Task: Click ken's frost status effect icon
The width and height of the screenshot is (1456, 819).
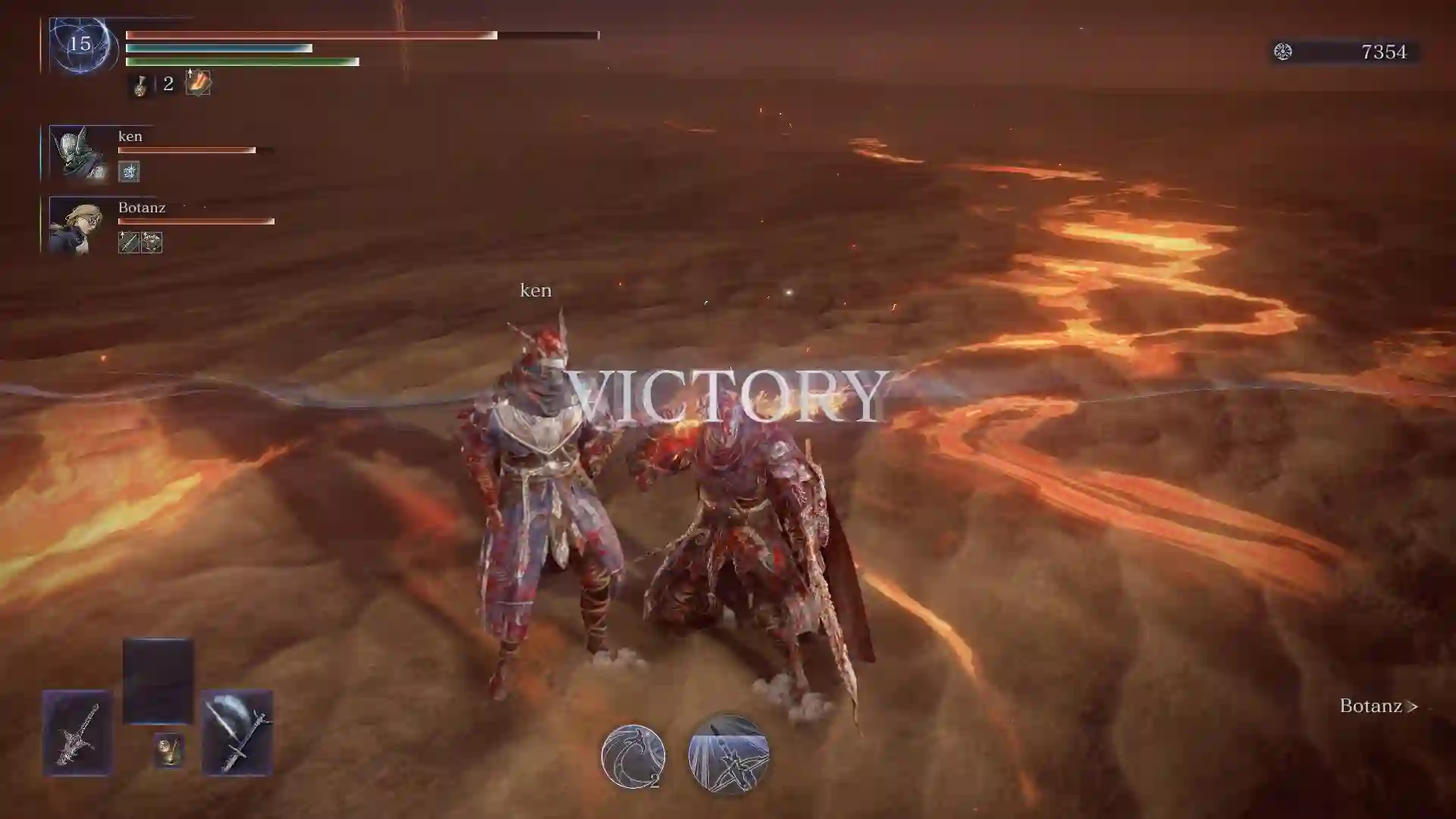Action: point(129,172)
